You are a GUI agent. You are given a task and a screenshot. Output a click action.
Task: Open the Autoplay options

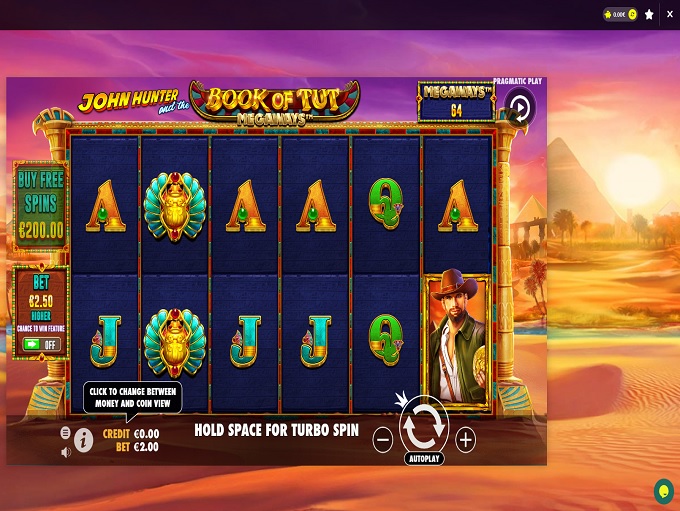[x=424, y=459]
